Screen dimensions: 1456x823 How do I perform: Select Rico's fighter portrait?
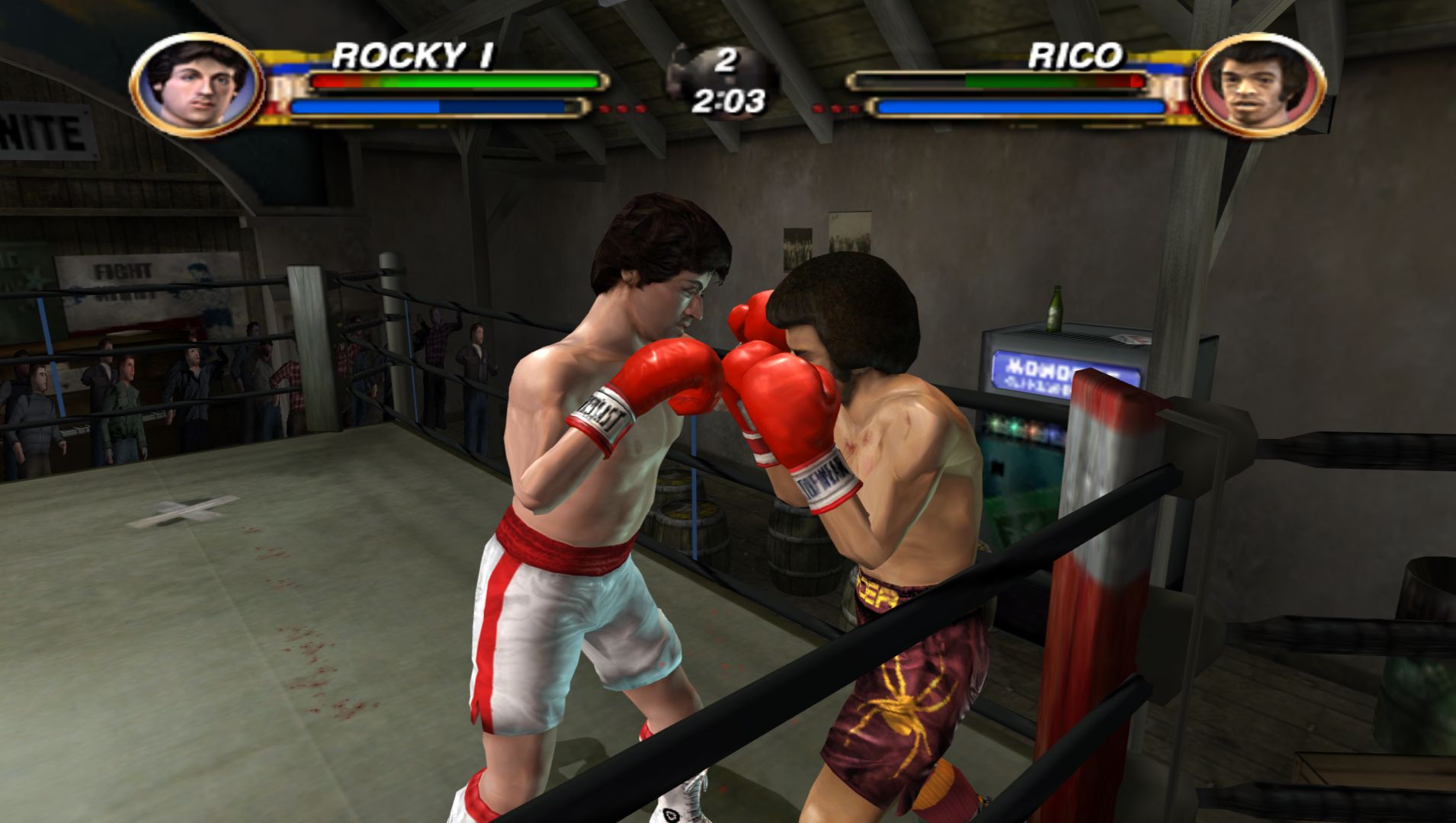point(1257,85)
